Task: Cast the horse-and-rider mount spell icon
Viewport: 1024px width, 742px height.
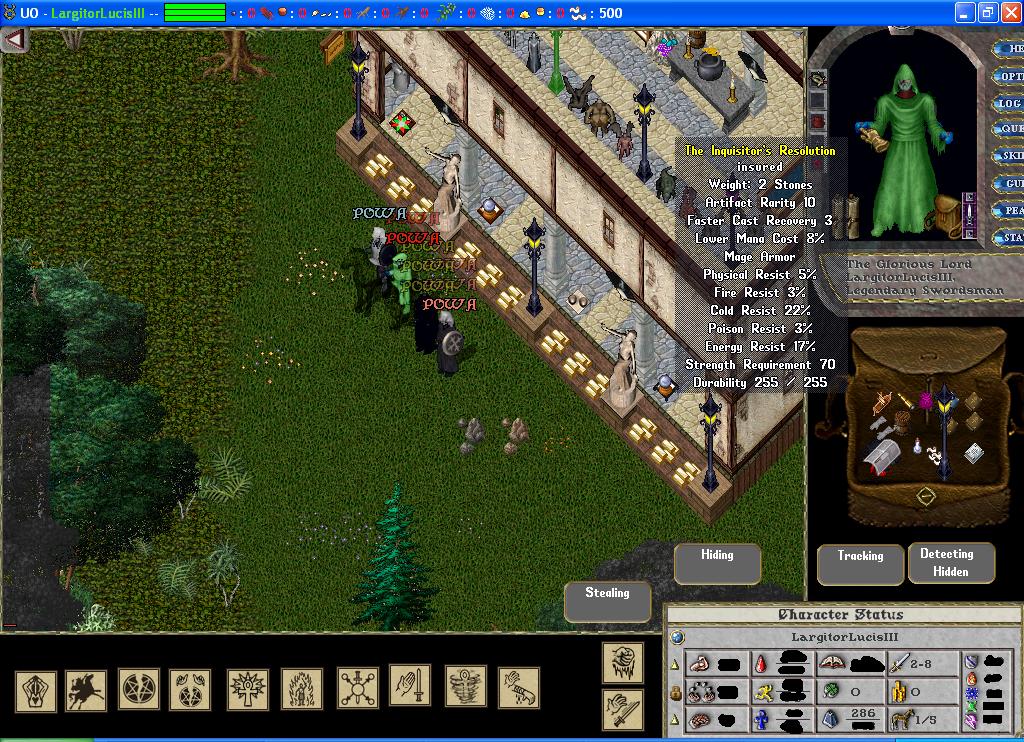Action: tap(86, 689)
